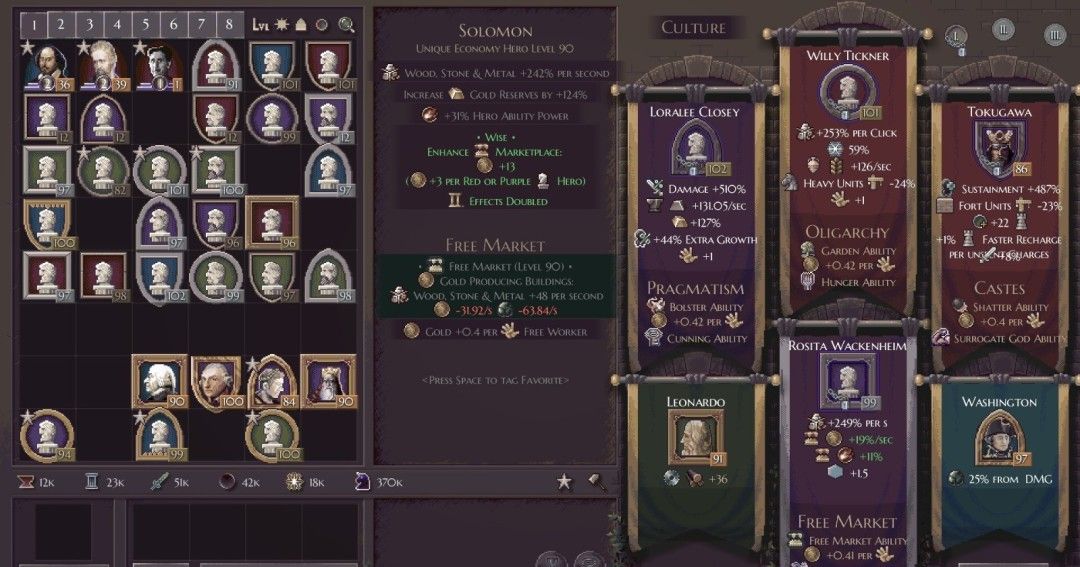Select the crowned king hero, level 90
The image size is (1080, 567).
[x=329, y=380]
